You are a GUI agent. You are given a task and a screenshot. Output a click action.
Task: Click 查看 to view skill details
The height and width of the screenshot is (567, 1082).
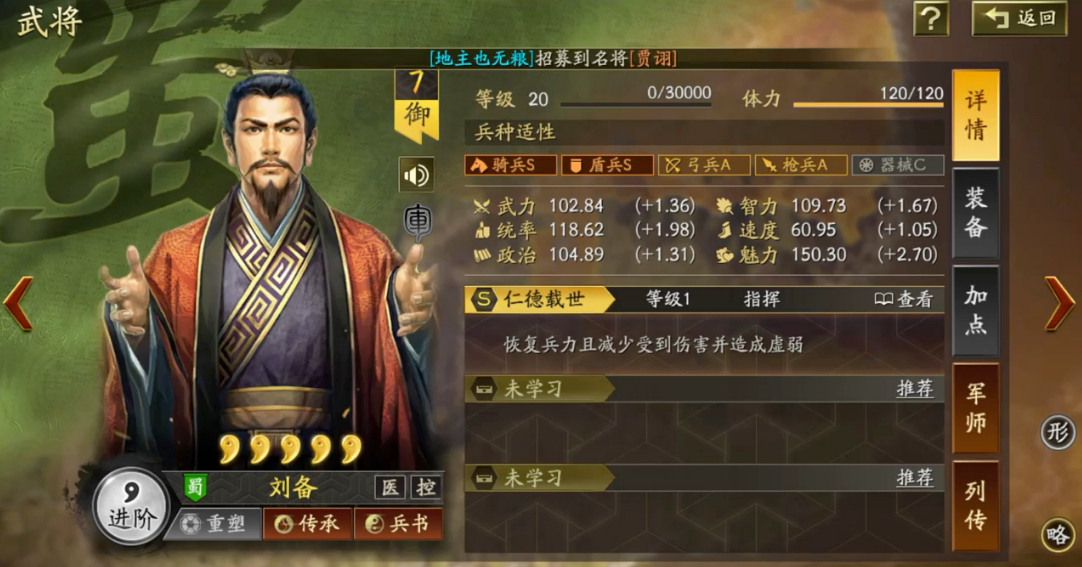[904, 299]
